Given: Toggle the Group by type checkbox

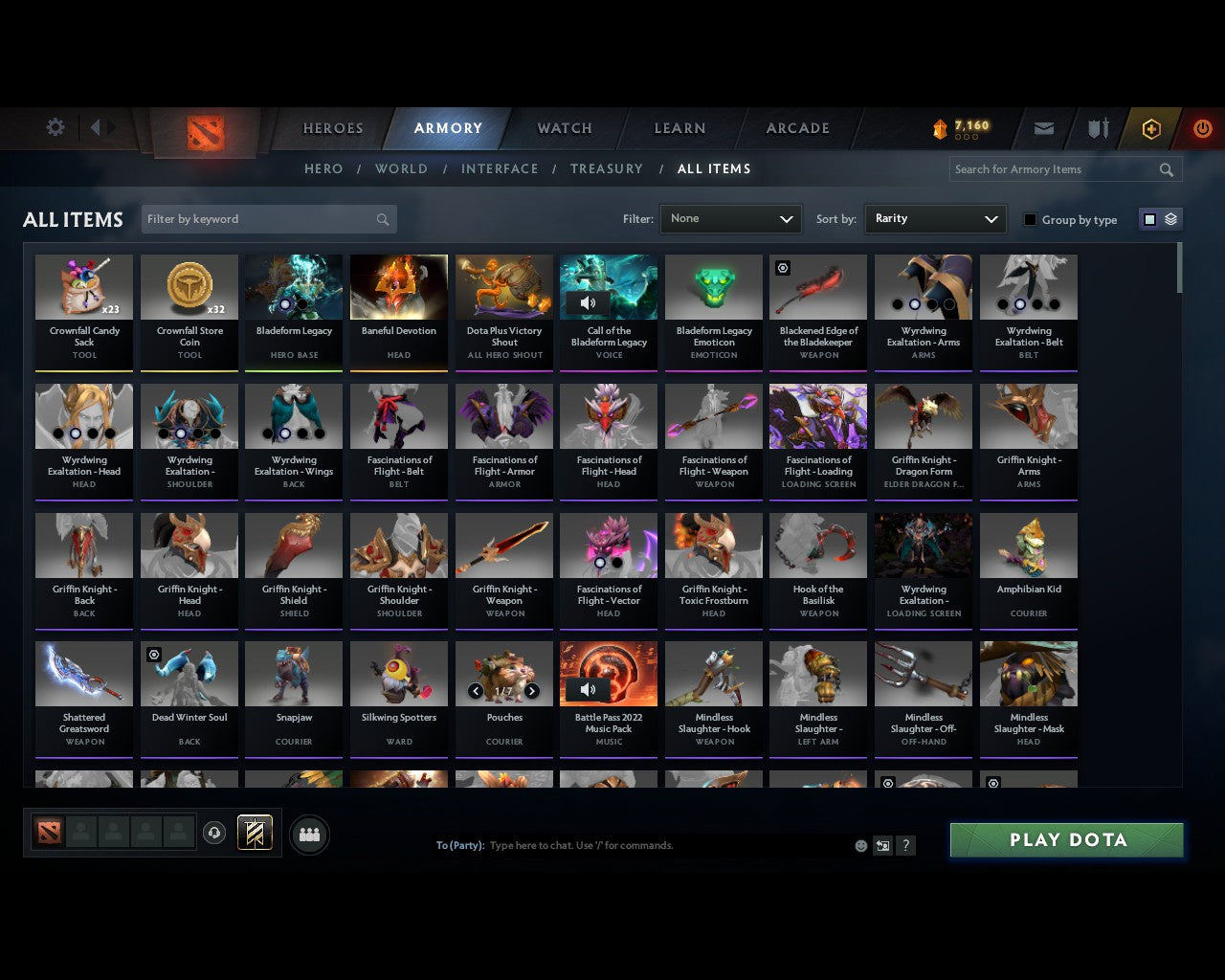Looking at the screenshot, I should click(x=1030, y=218).
